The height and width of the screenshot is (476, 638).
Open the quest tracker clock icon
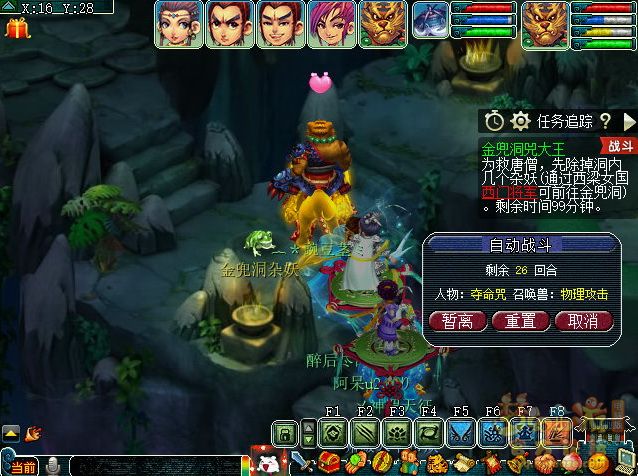tap(494, 122)
